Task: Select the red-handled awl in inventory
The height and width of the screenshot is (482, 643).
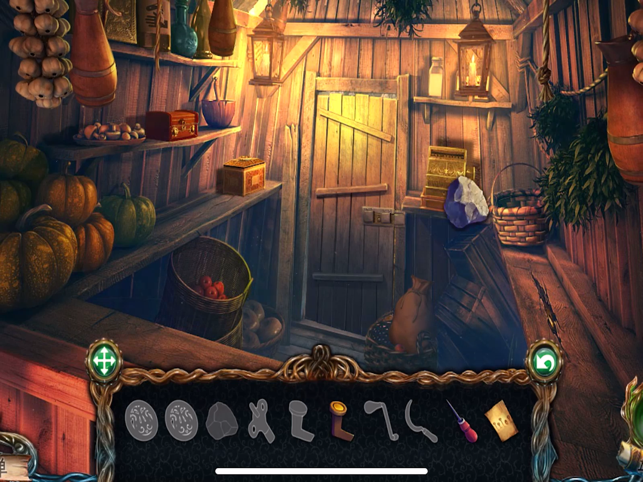Action: point(457,421)
